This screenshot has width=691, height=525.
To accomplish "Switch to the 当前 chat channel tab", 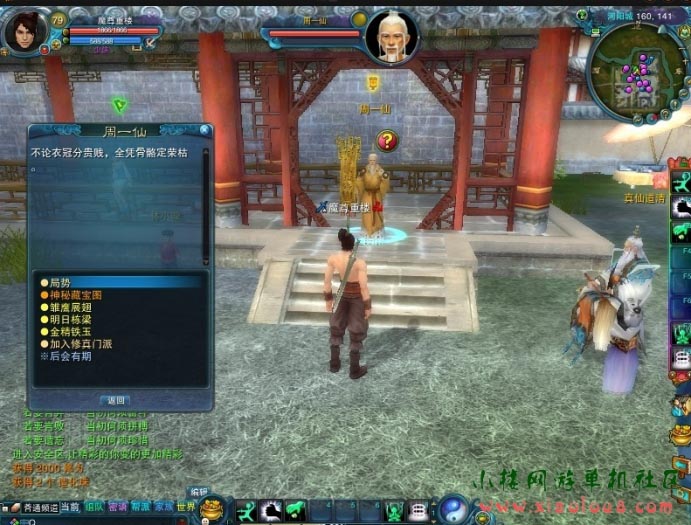I will pyautogui.click(x=70, y=508).
